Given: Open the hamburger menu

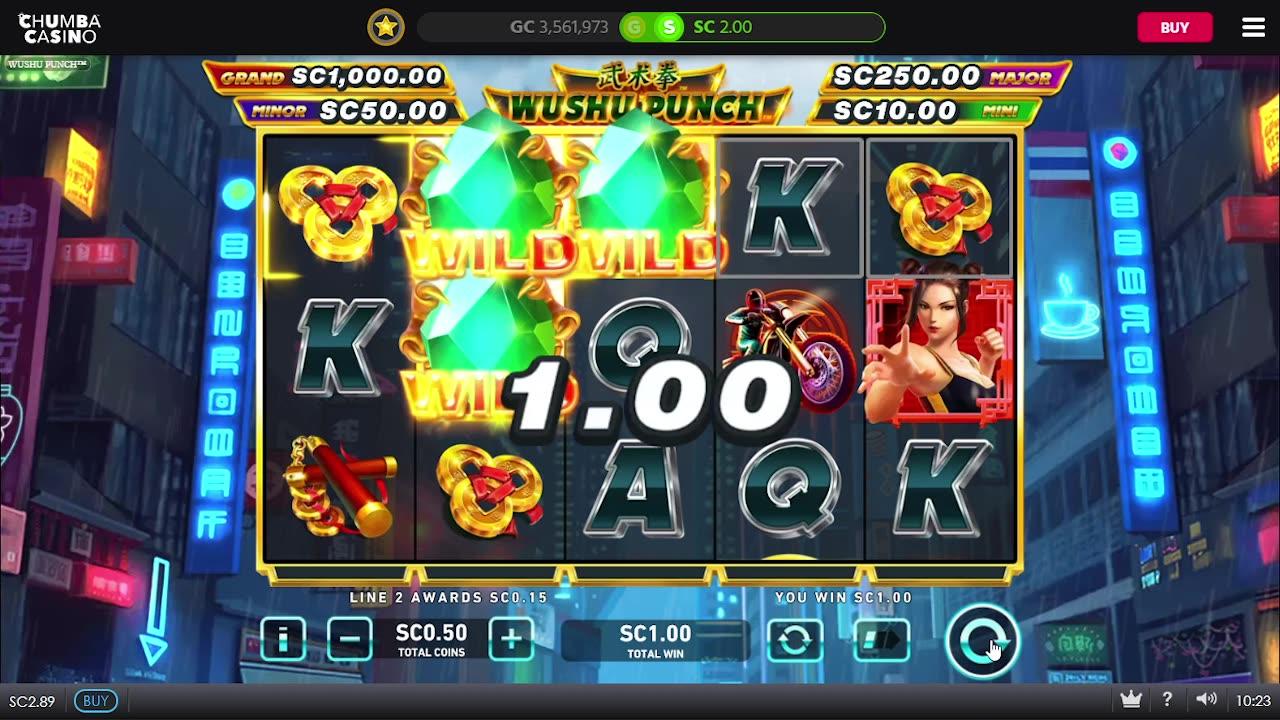Looking at the screenshot, I should 1252,27.
